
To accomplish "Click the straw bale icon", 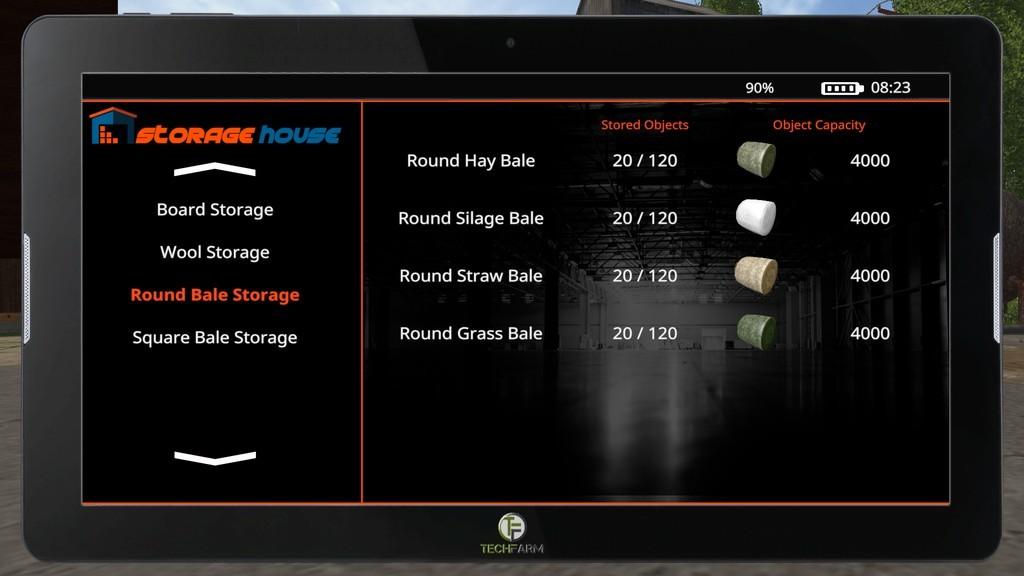I will tap(756, 275).
